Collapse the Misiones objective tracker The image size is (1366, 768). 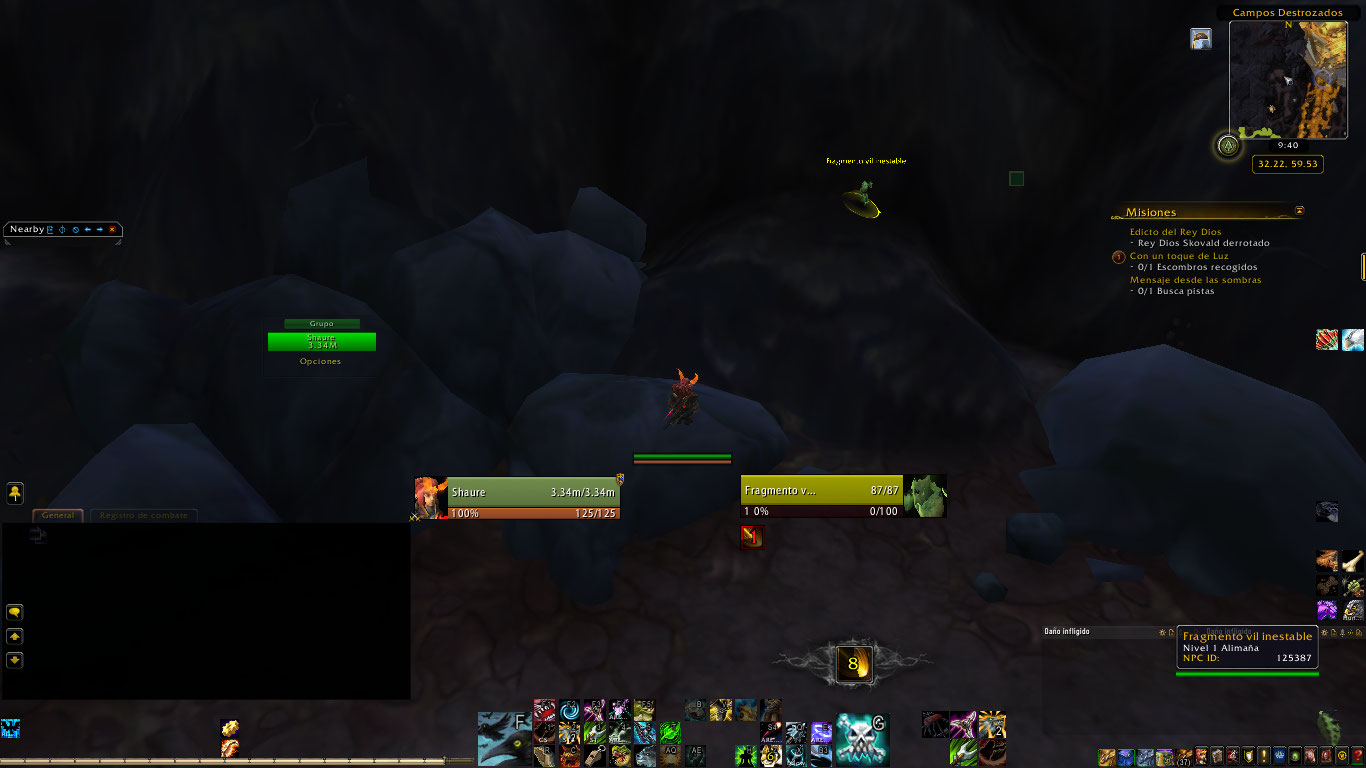click(x=1299, y=211)
